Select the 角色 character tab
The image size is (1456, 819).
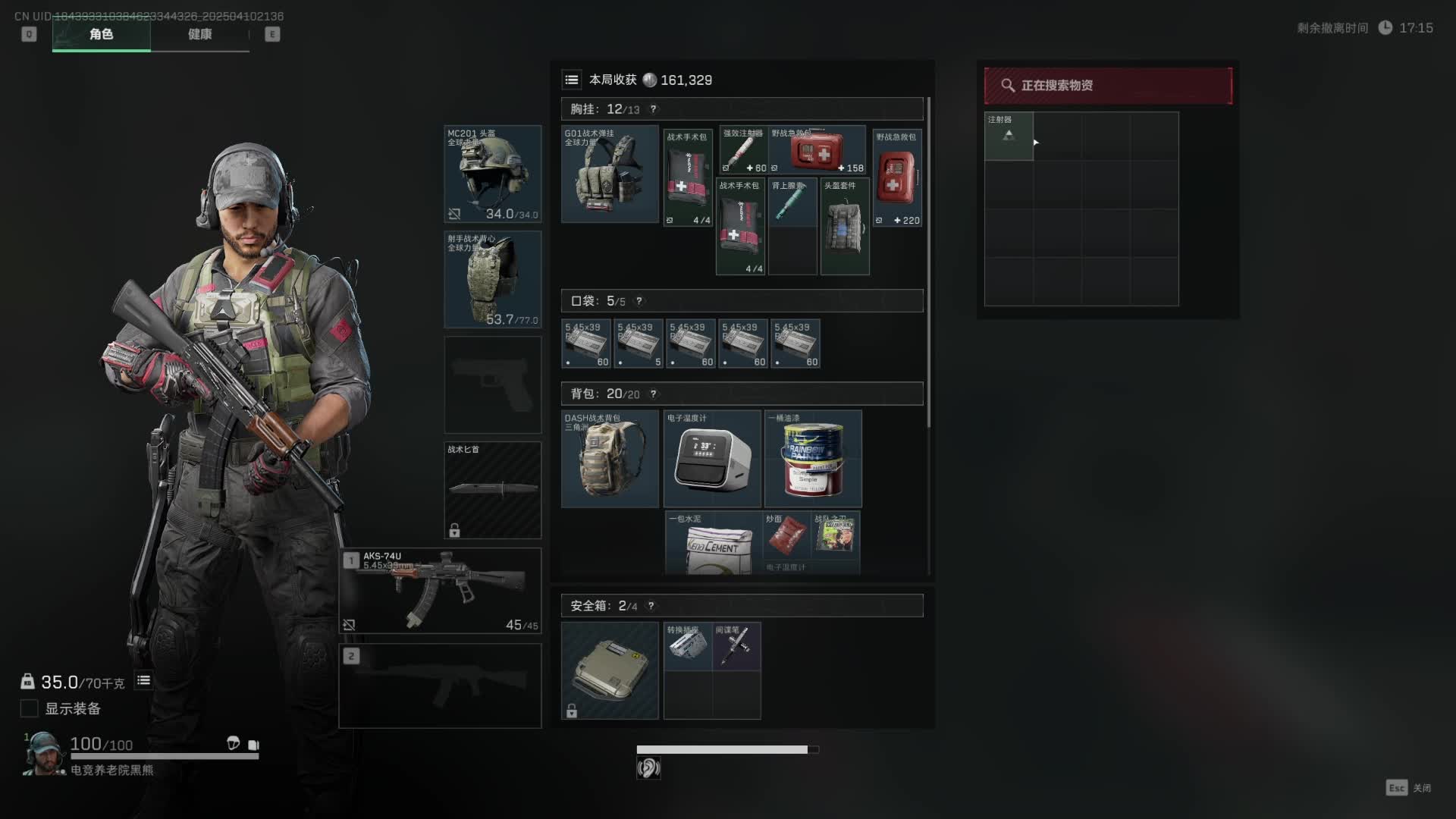click(x=101, y=34)
